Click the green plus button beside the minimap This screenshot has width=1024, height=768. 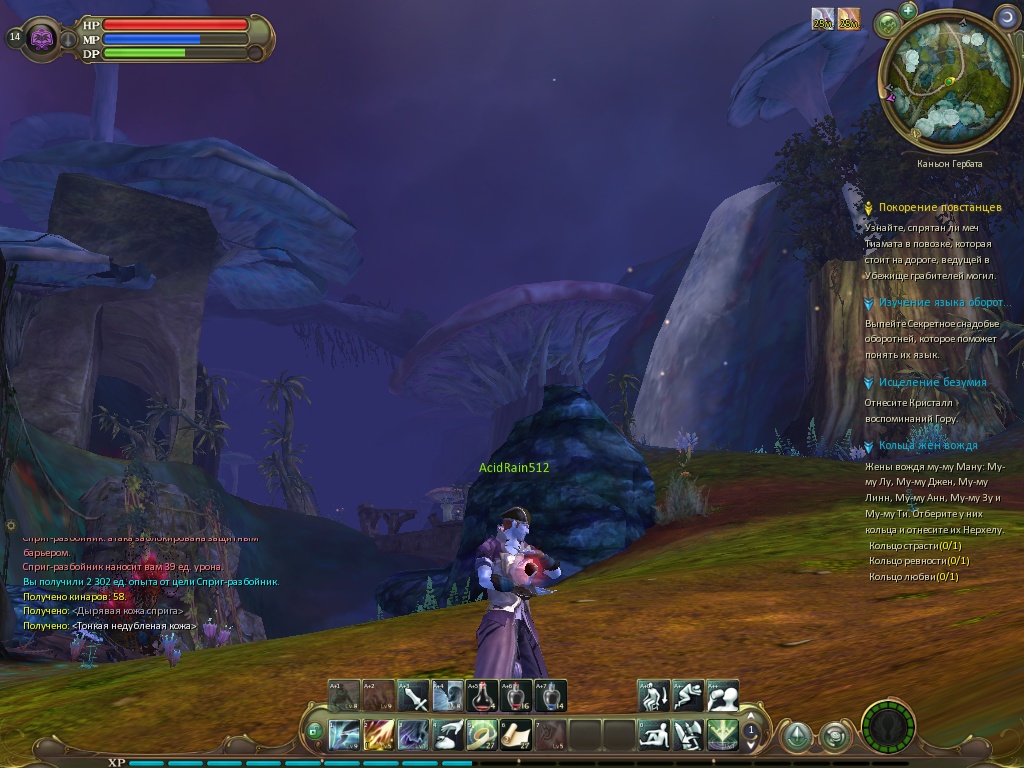908,11
